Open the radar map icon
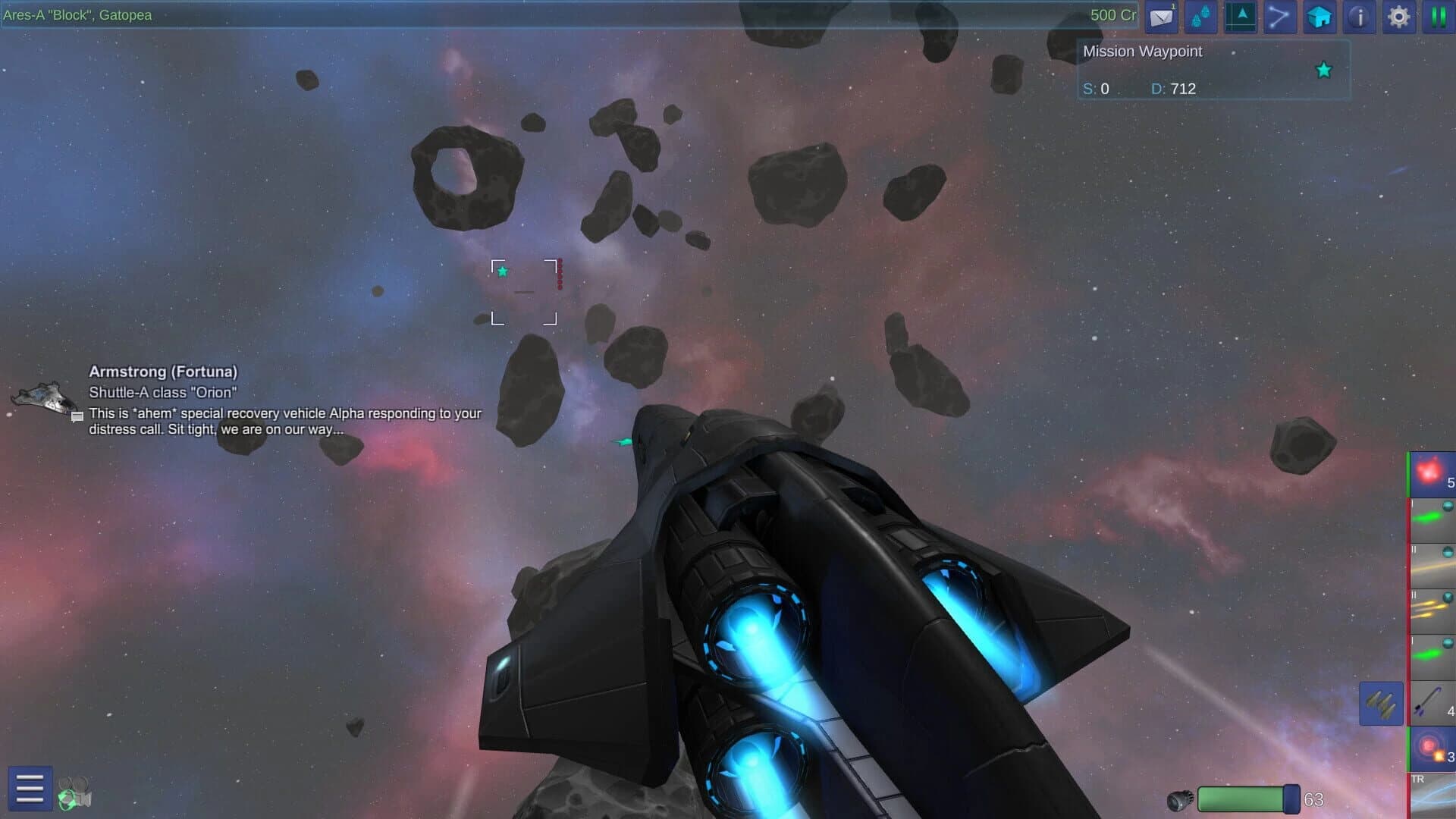Screen dimensions: 1456x819 (1240, 17)
